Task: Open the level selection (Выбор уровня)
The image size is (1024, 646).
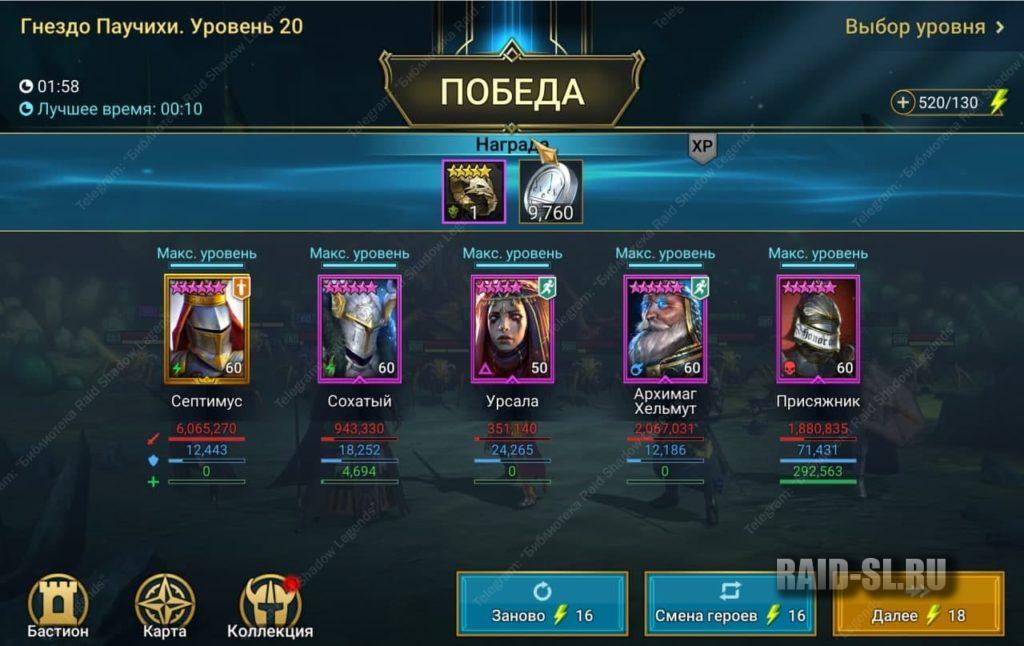Action: pos(924,27)
